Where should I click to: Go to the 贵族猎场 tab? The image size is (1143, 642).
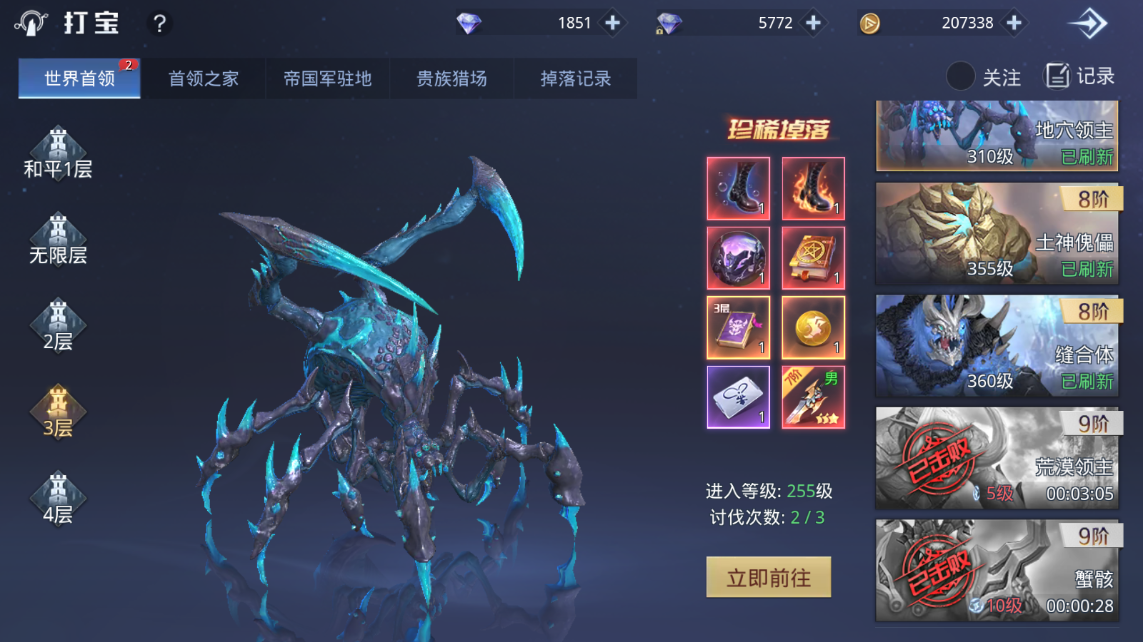452,79
